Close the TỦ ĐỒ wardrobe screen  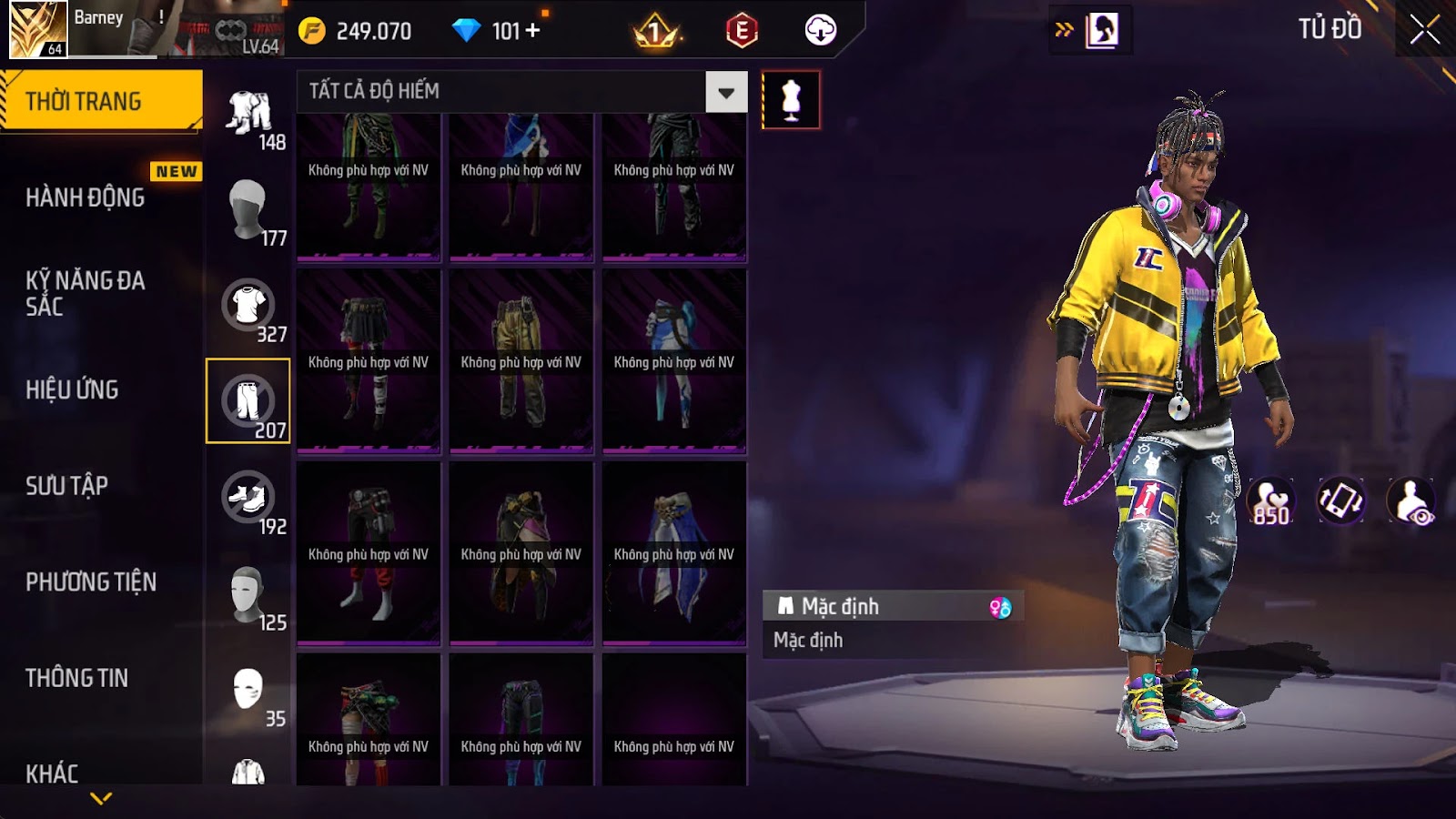pyautogui.click(x=1424, y=29)
